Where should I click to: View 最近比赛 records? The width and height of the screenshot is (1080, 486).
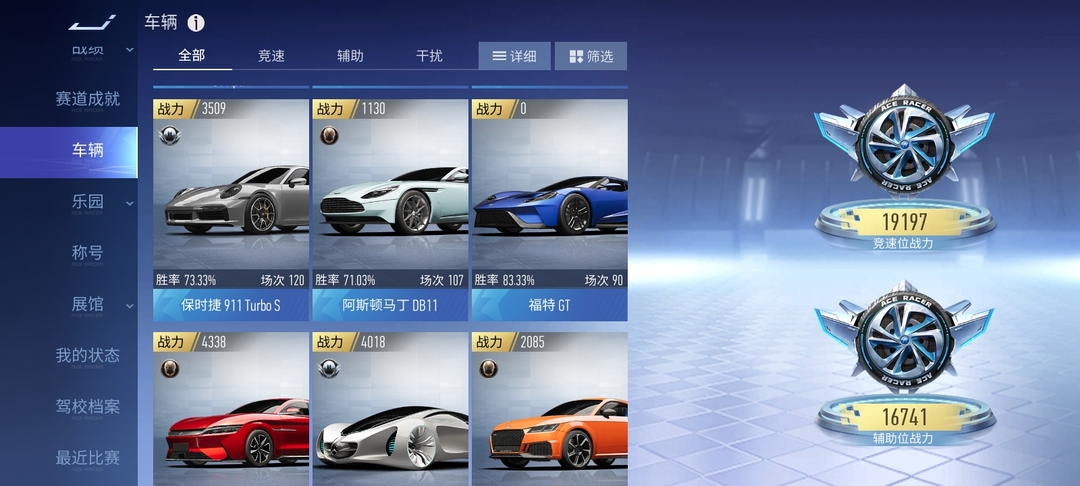pyautogui.click(x=87, y=458)
